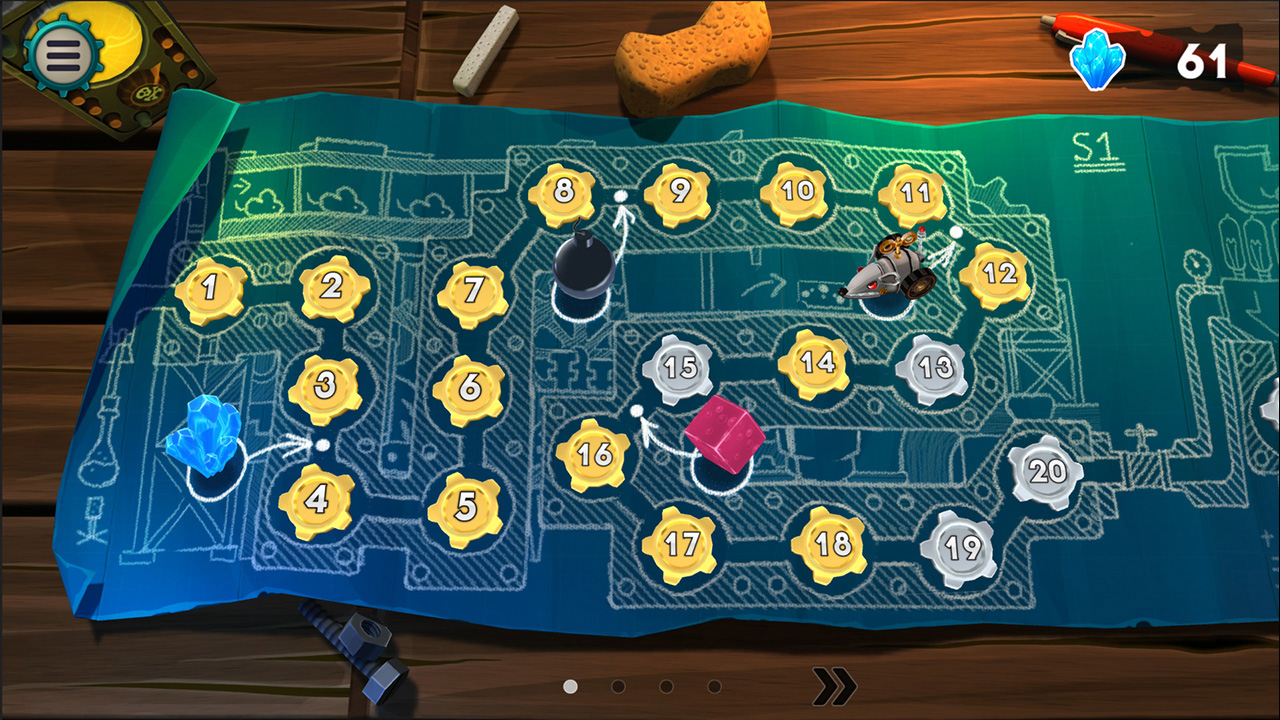Viewport: 1280px width, 720px height.
Task: Click the yellow level 17 gear
Action: point(684,543)
